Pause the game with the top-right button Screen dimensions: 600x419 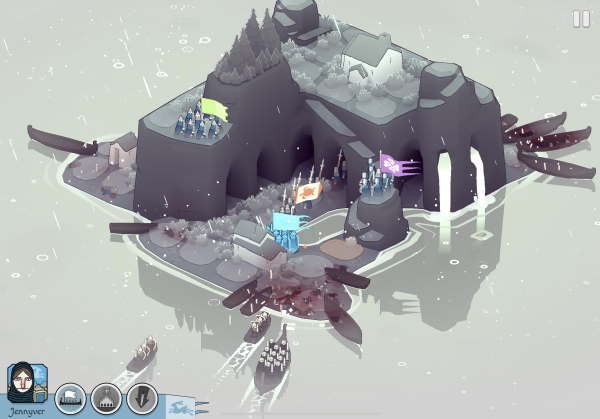581,18
